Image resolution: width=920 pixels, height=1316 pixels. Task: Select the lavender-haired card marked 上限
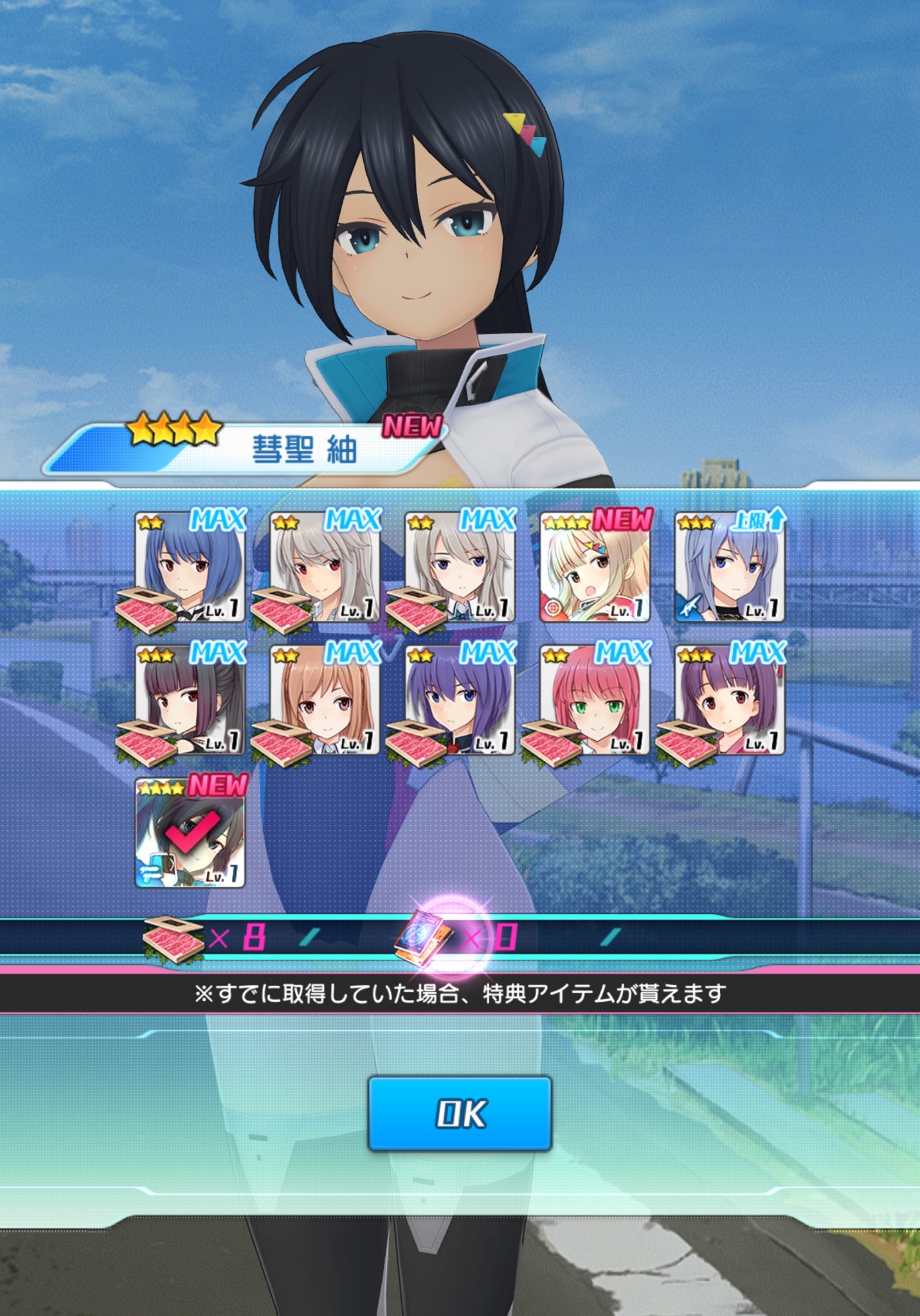pyautogui.click(x=730, y=567)
